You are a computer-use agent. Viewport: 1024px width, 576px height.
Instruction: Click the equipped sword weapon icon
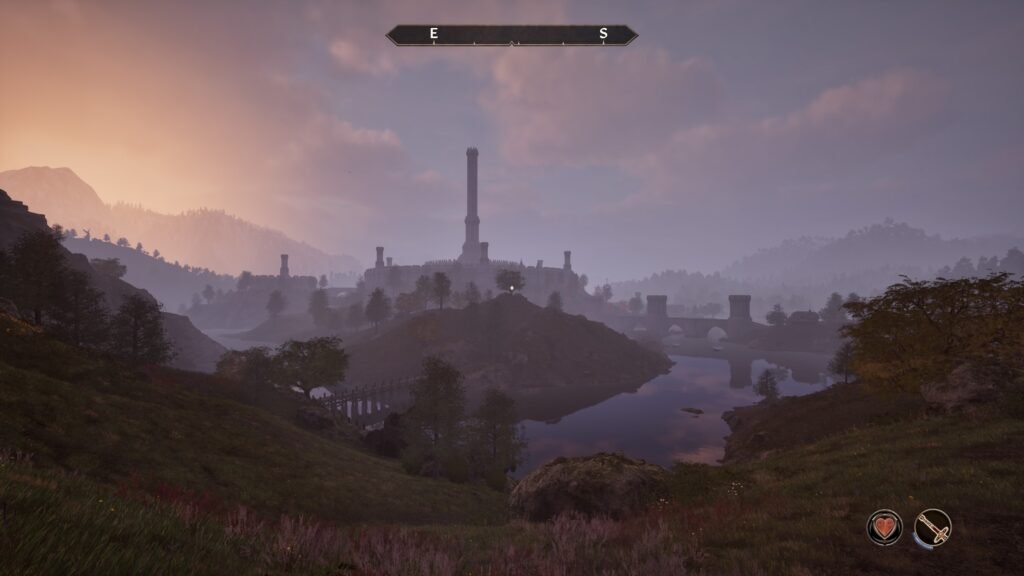pyautogui.click(x=932, y=527)
